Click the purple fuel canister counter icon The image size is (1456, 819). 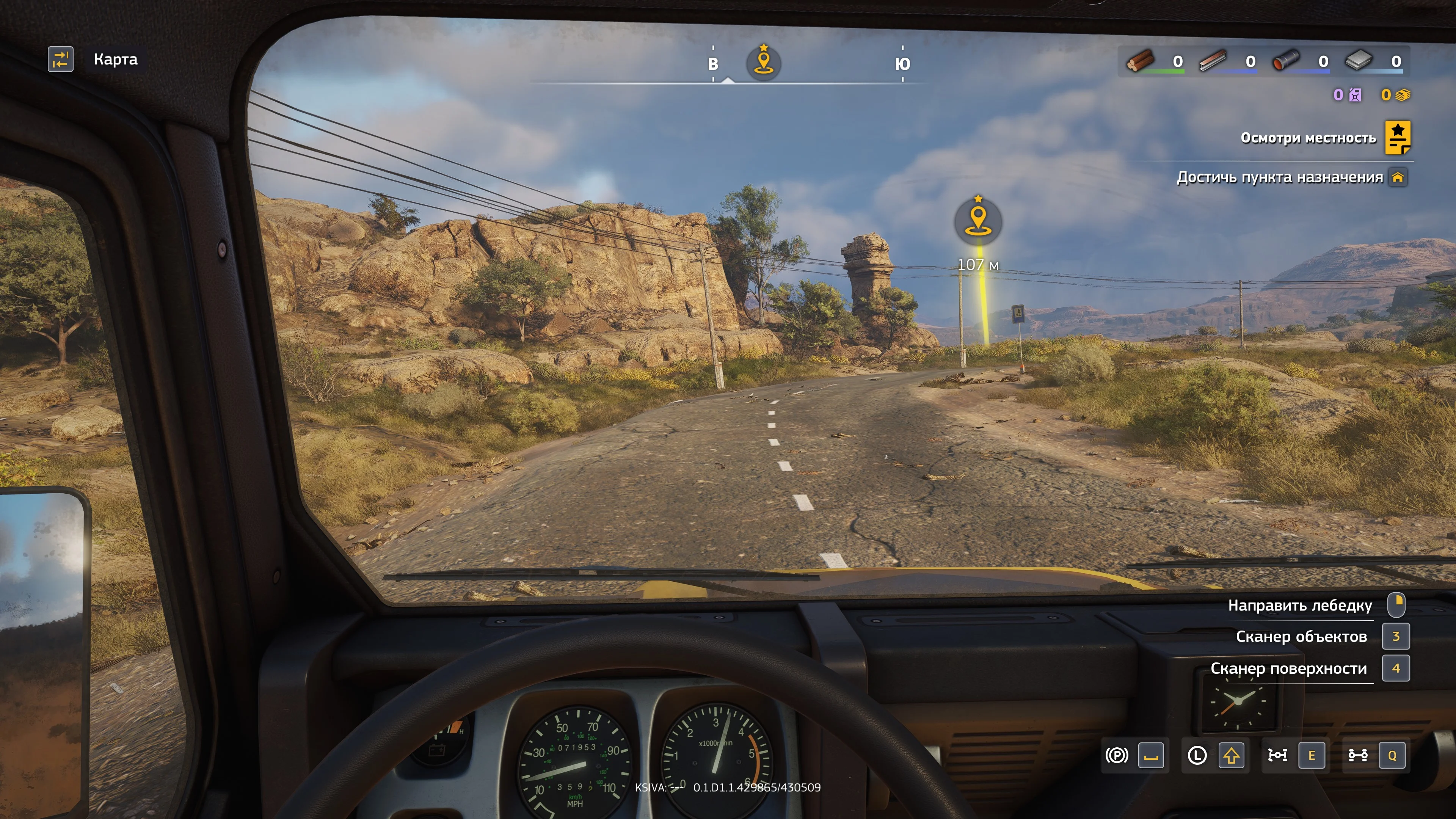[1355, 95]
